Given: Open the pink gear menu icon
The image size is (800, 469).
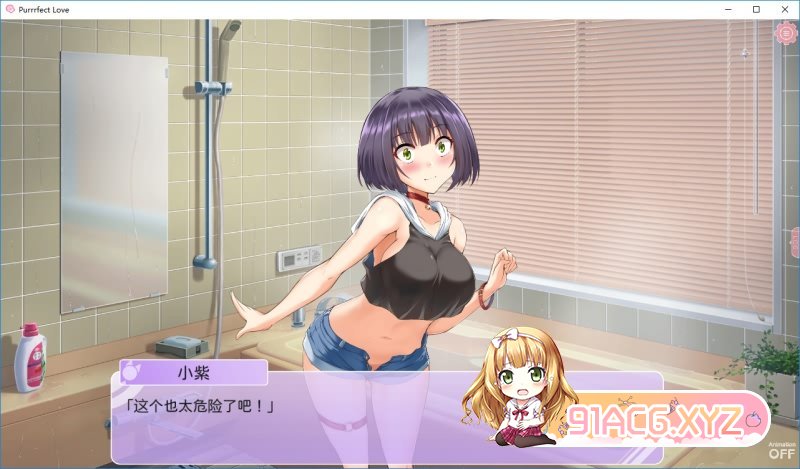Looking at the screenshot, I should (x=787, y=33).
